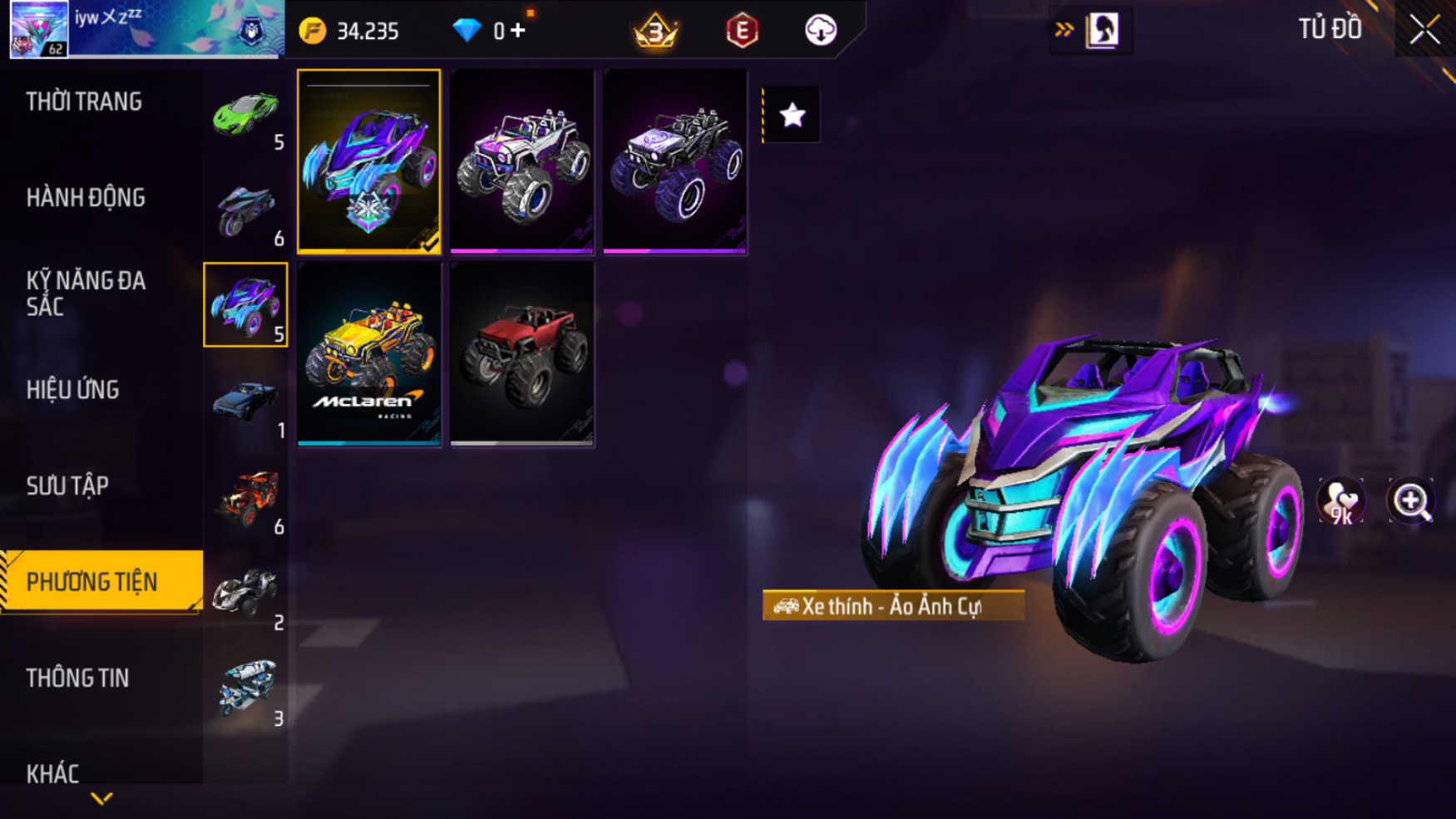Show the Thông Tin section
Screen dimensions: 1456x819
pyautogui.click(x=77, y=678)
